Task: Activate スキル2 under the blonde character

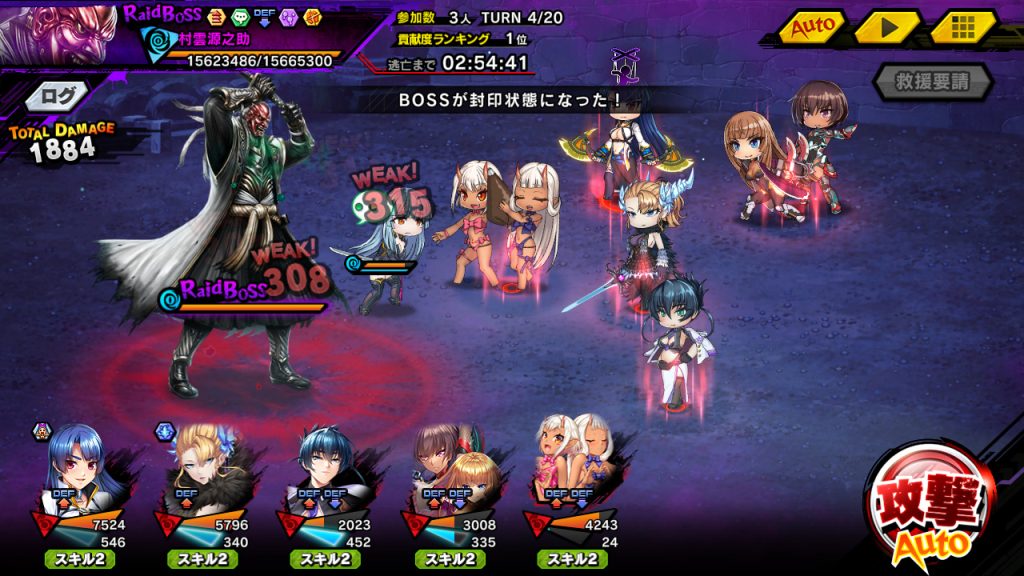Action: point(205,559)
